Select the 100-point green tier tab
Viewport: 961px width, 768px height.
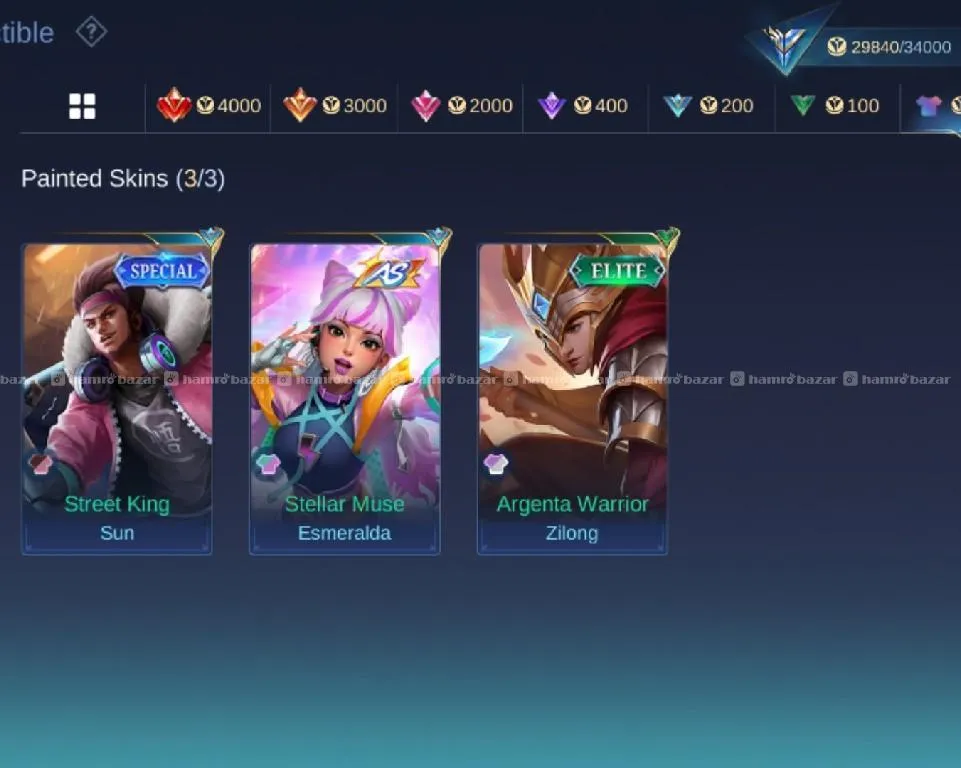point(837,106)
